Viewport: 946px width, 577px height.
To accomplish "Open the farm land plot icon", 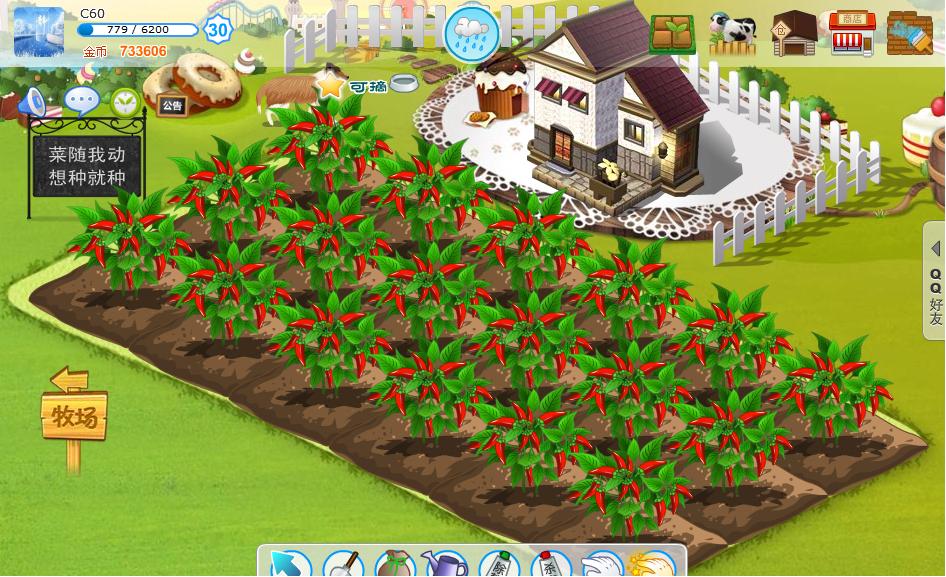I will pyautogui.click(x=672, y=34).
